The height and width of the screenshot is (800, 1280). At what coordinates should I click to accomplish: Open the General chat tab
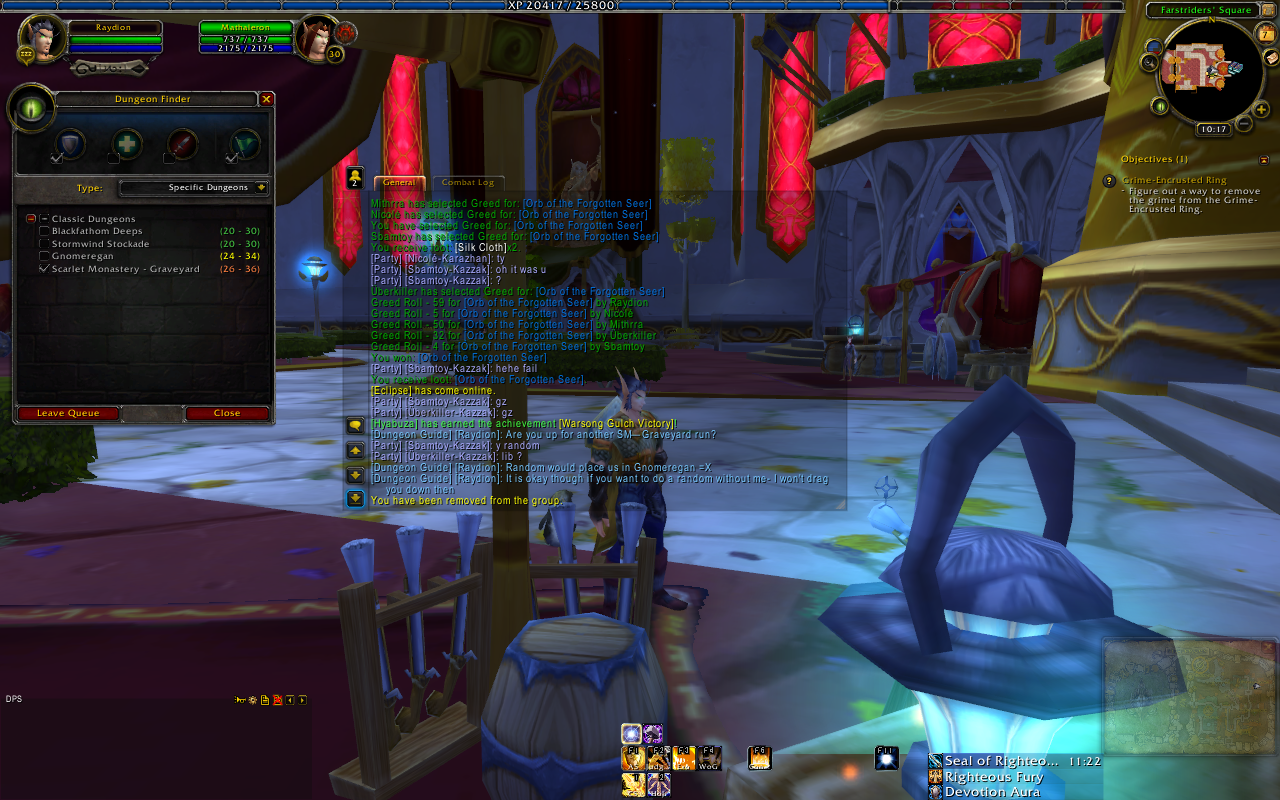pyautogui.click(x=399, y=183)
